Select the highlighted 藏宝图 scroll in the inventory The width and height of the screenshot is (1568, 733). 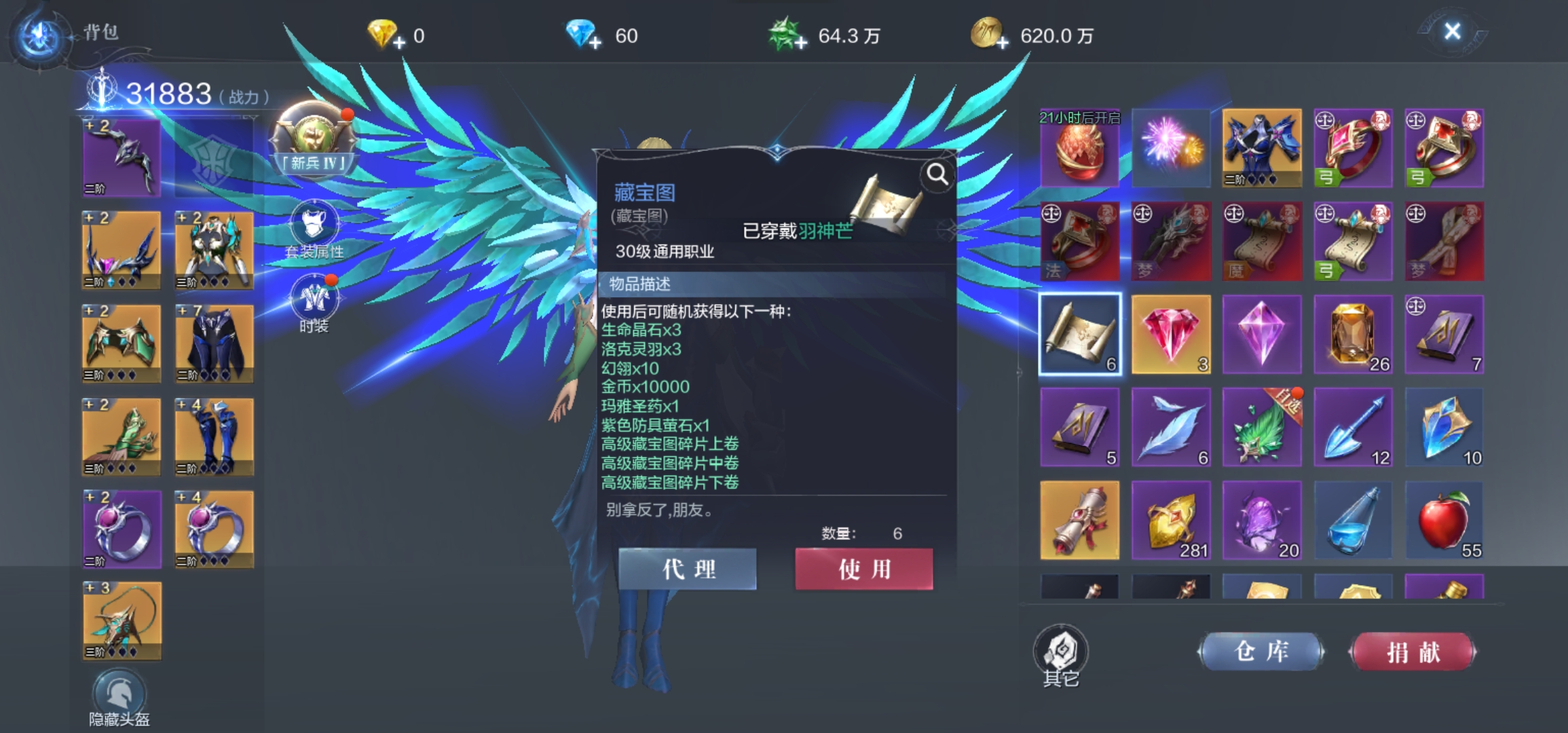pyautogui.click(x=1080, y=334)
